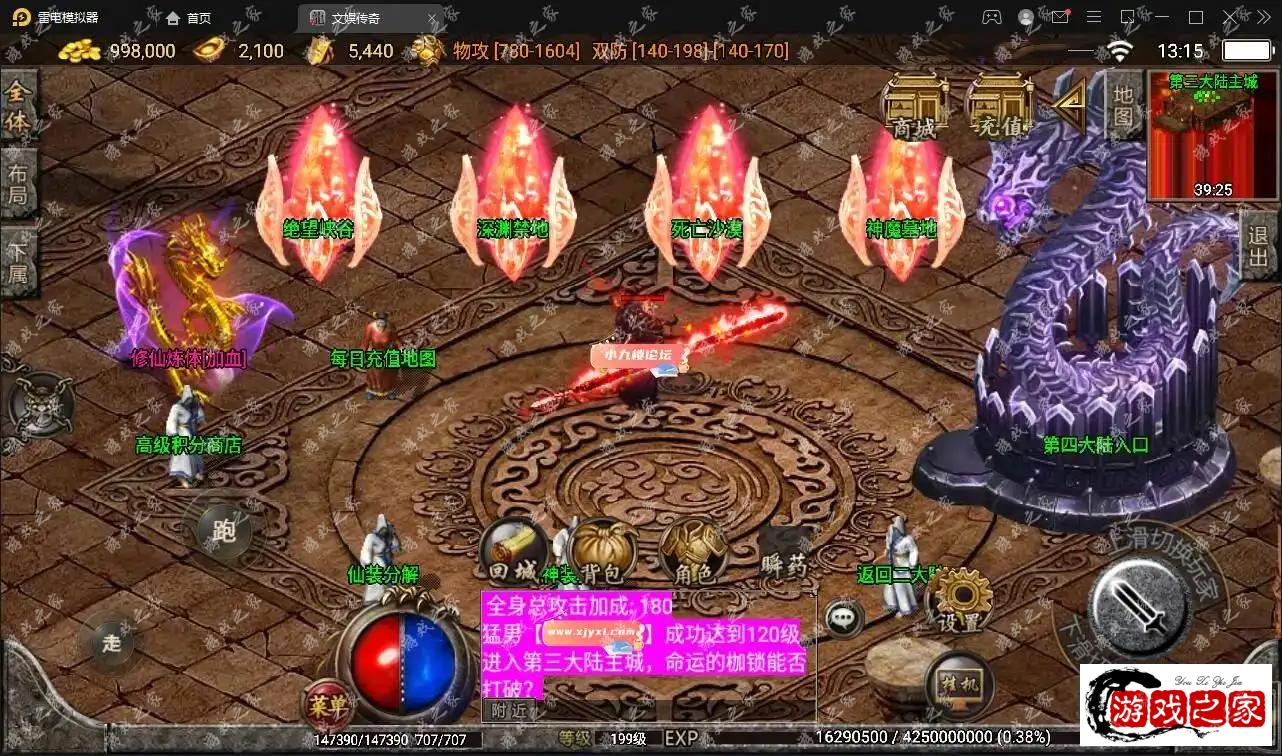1282x756 pixels.
Task: Switch to the 全体 tab
Action: (18, 106)
